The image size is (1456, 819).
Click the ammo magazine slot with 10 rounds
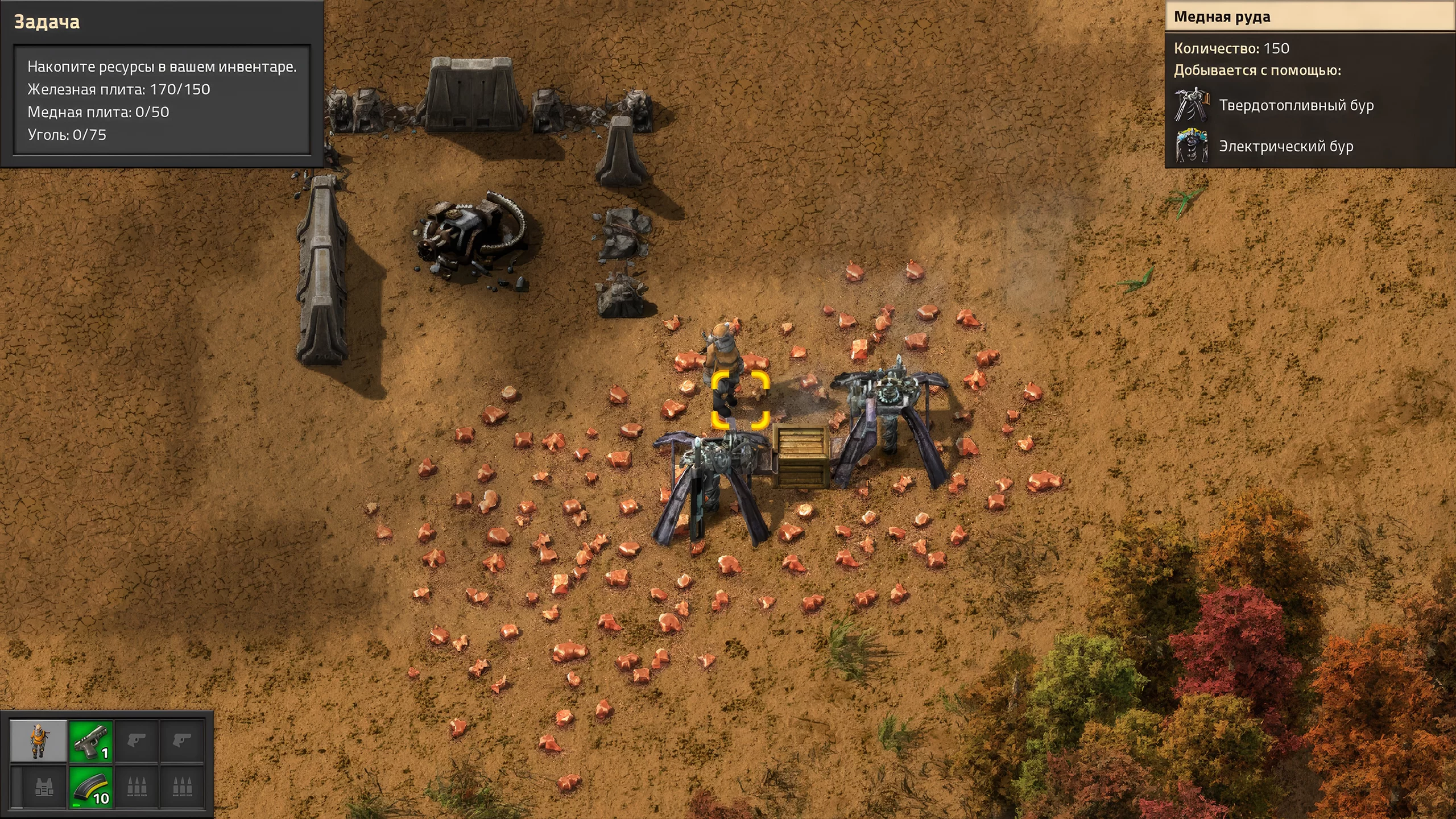pyautogui.click(x=90, y=787)
